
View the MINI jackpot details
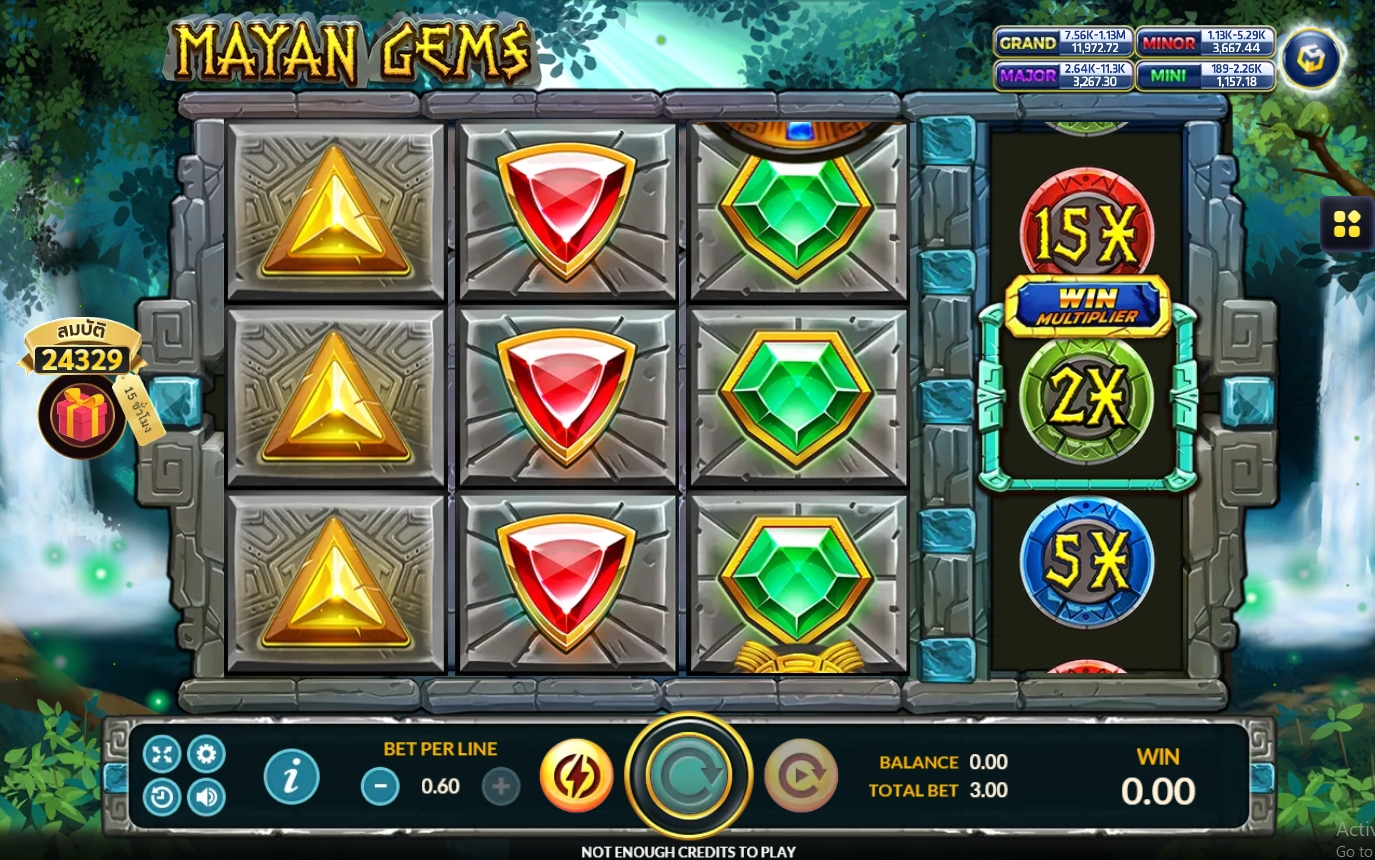pyautogui.click(x=1205, y=76)
